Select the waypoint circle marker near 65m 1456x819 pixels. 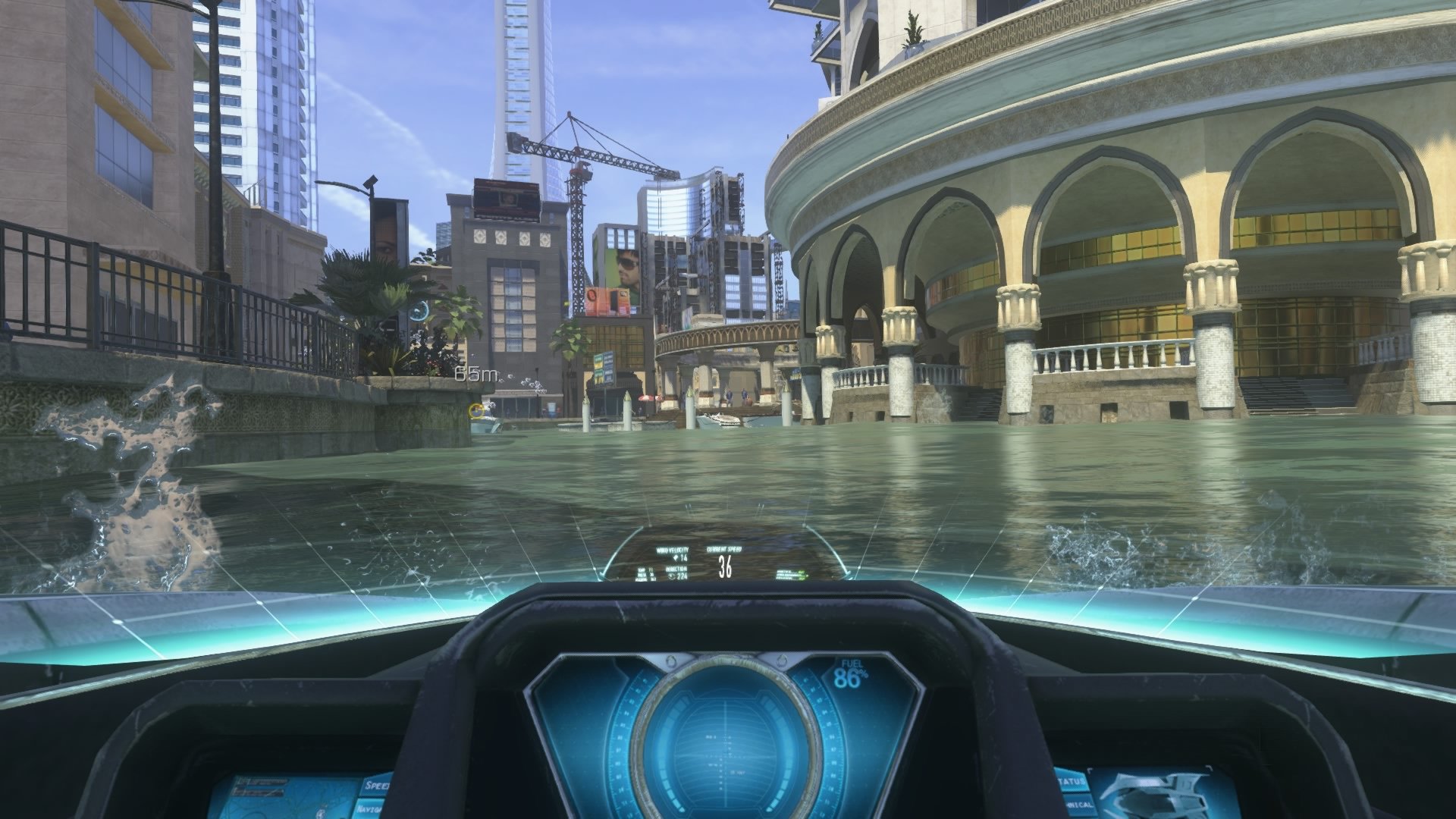click(476, 409)
